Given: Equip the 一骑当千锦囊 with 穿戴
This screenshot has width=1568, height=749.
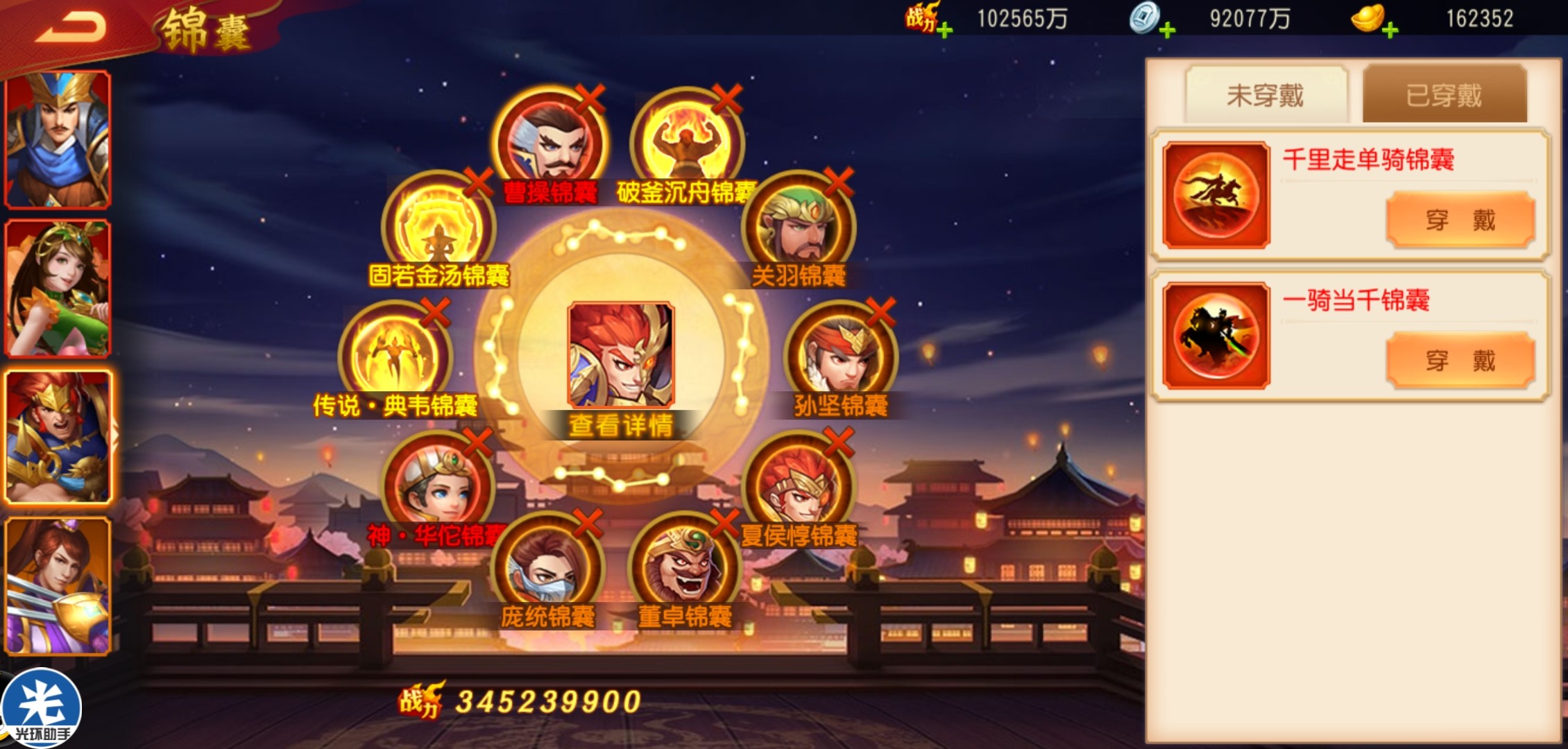Looking at the screenshot, I should point(1460,361).
